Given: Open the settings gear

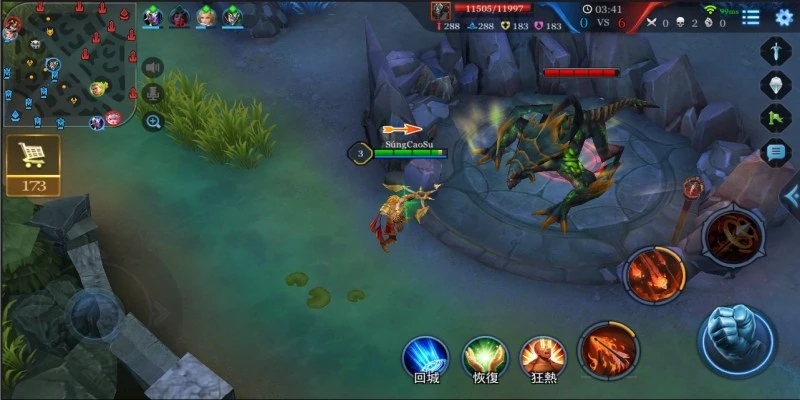Looking at the screenshot, I should click(784, 16).
